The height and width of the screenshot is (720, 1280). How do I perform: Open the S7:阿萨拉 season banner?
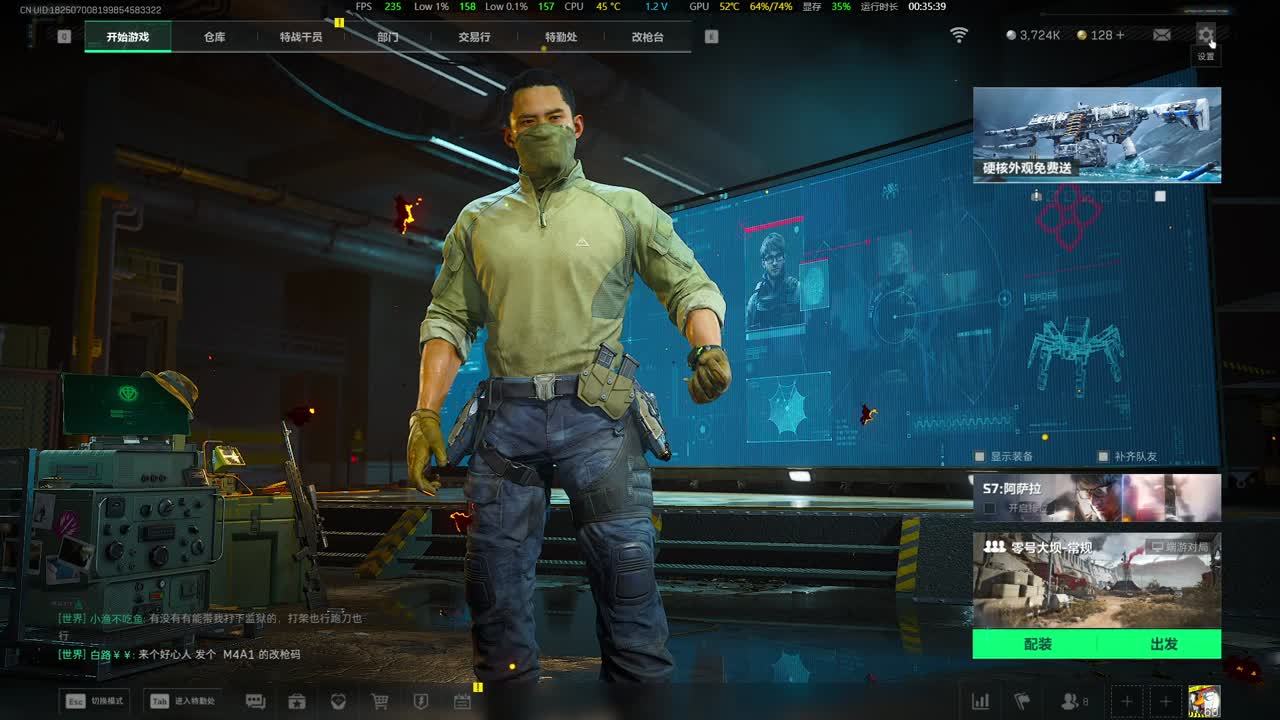[1097, 497]
